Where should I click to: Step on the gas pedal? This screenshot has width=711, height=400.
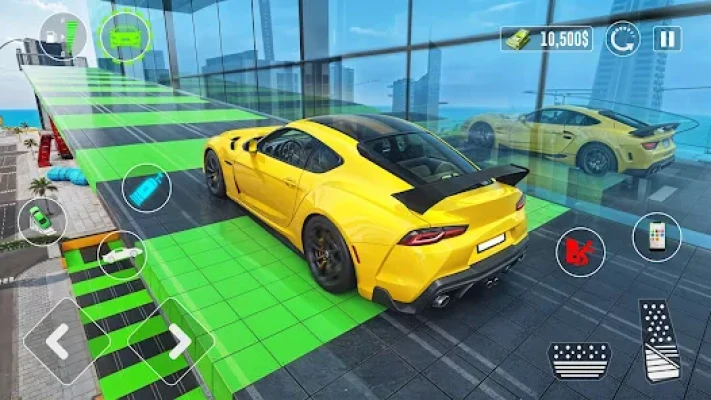click(659, 340)
